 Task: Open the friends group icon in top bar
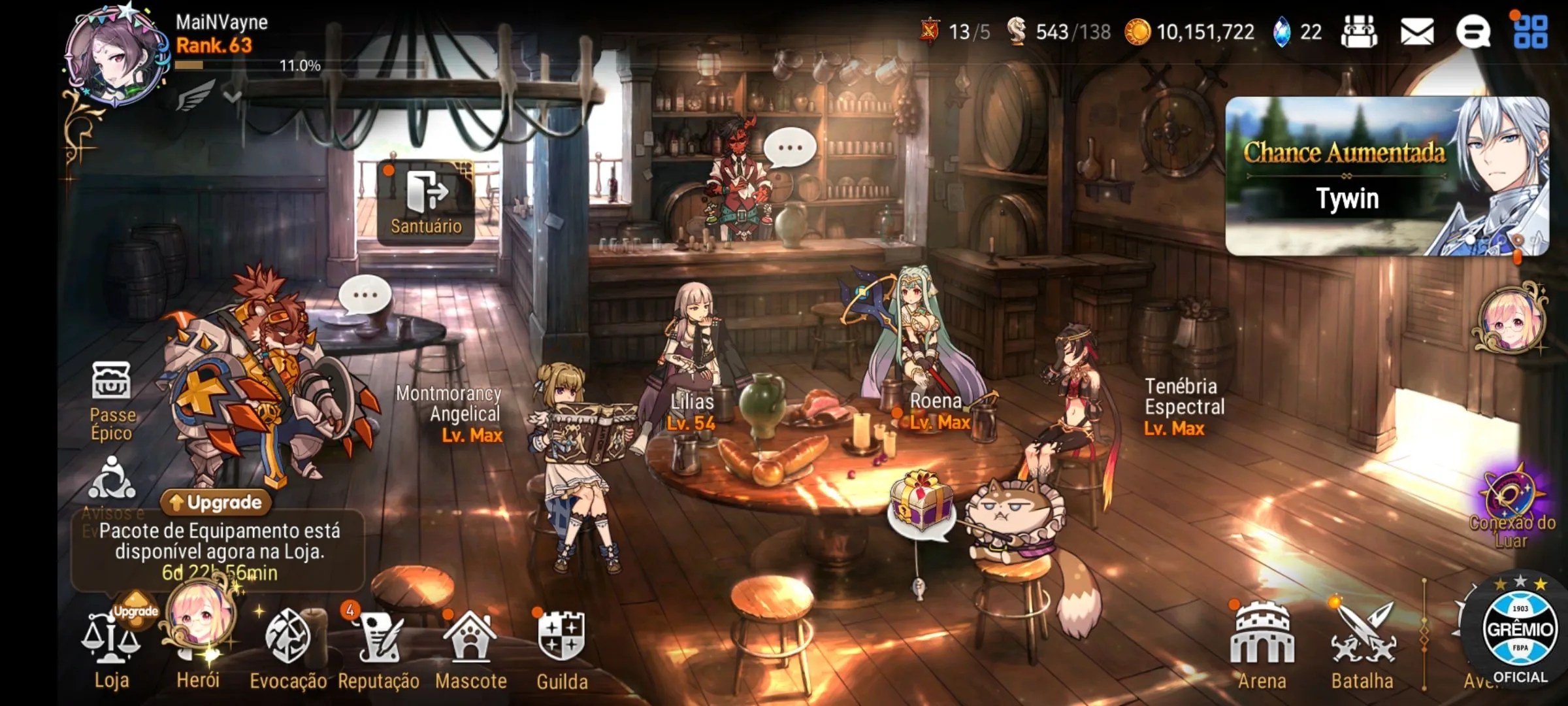click(x=1359, y=31)
